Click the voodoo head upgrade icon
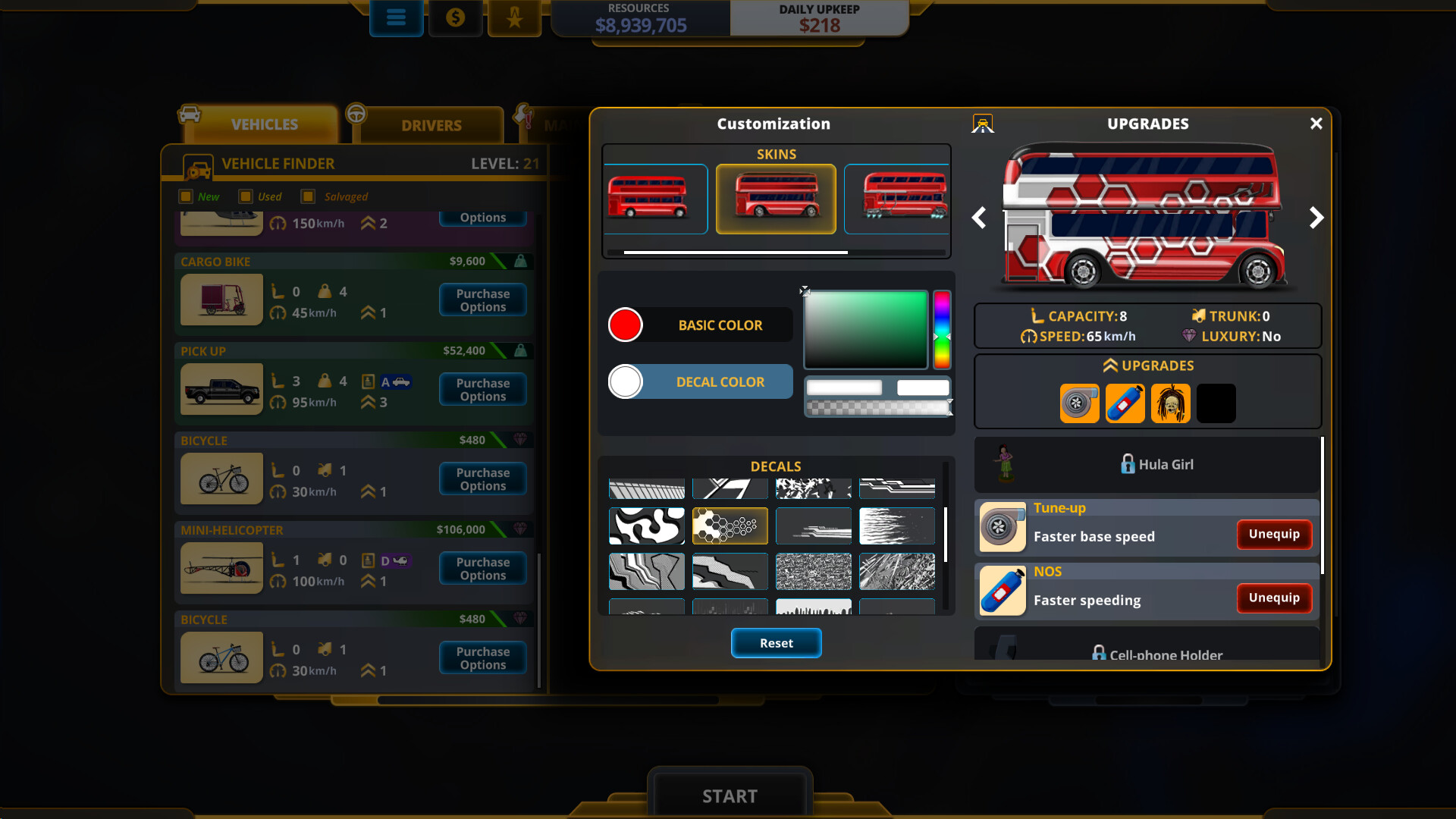The width and height of the screenshot is (1456, 819). point(1170,403)
